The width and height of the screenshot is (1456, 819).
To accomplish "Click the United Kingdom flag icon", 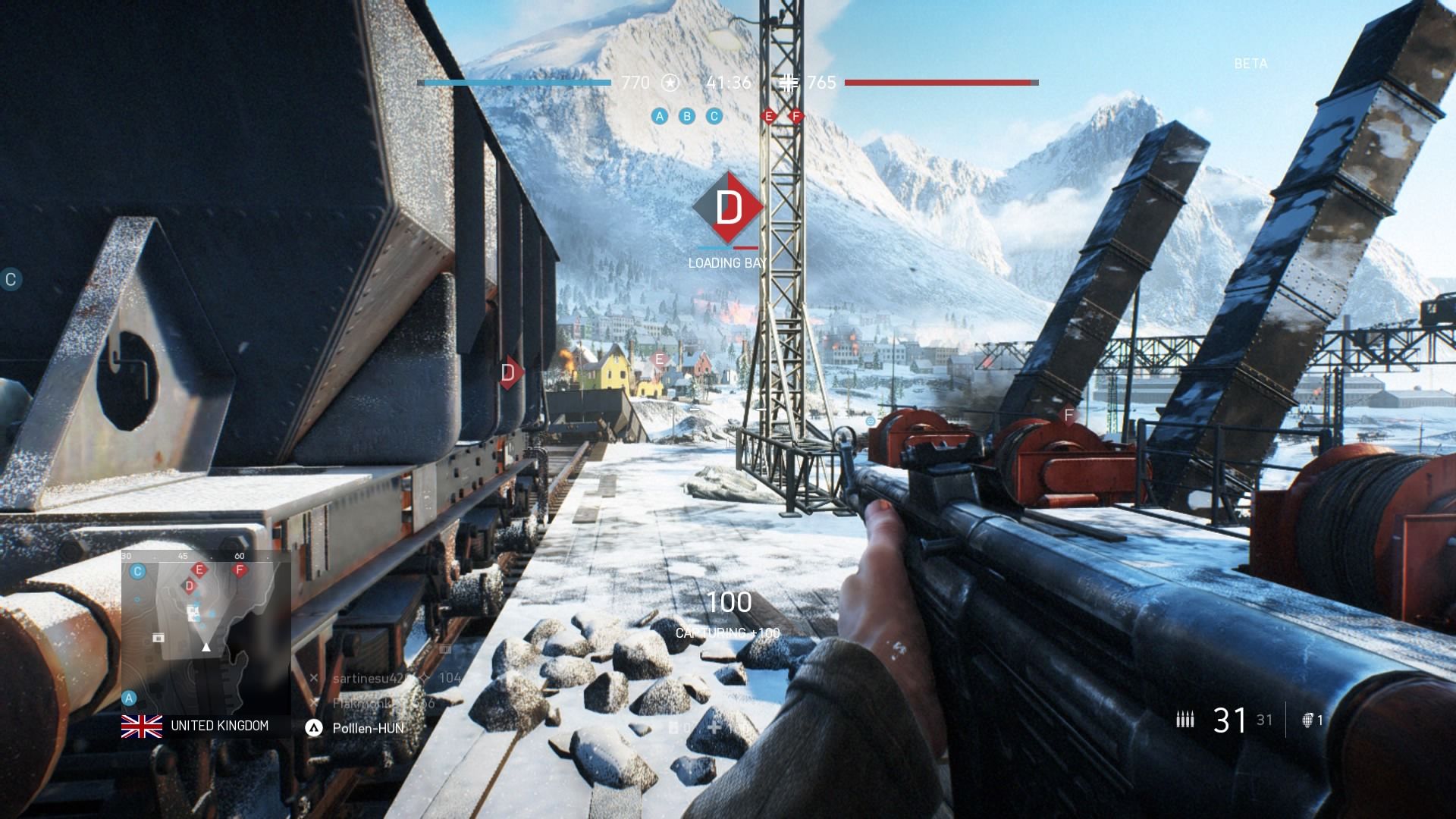I will coord(142,726).
